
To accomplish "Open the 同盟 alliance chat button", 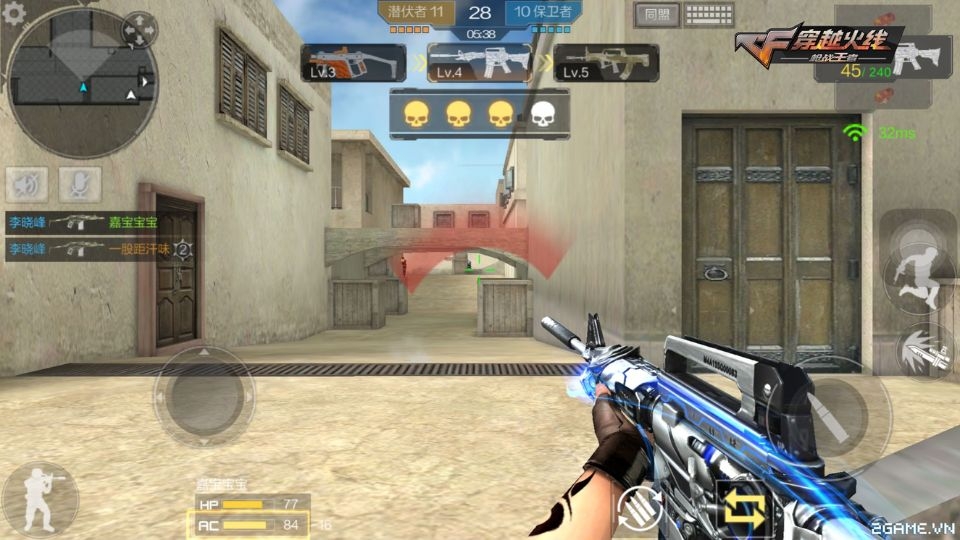I will 656,15.
